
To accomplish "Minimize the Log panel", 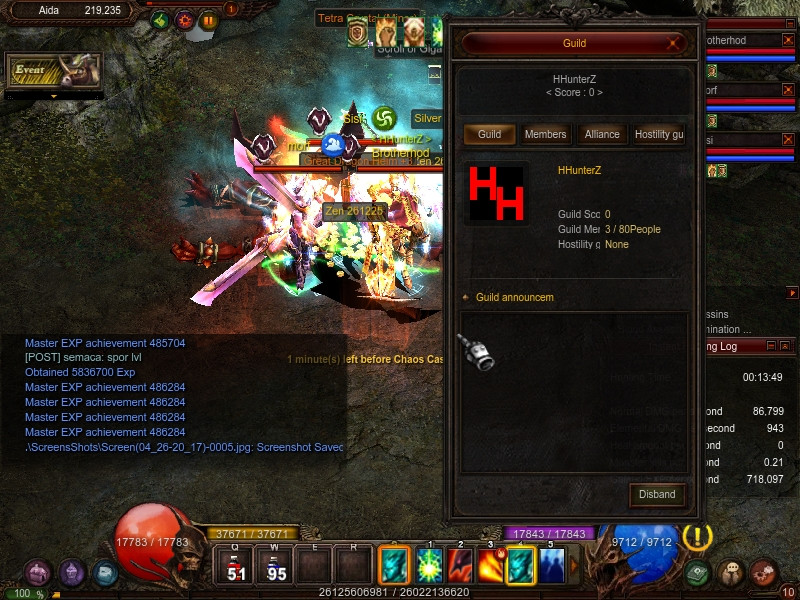I will tap(771, 346).
